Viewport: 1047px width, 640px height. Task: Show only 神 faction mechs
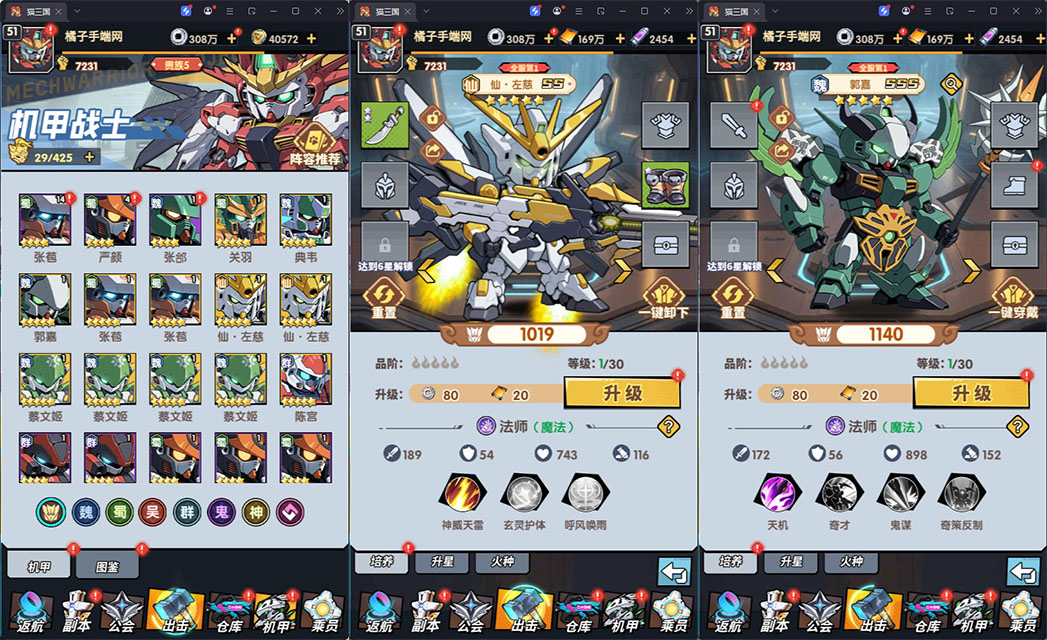point(255,512)
